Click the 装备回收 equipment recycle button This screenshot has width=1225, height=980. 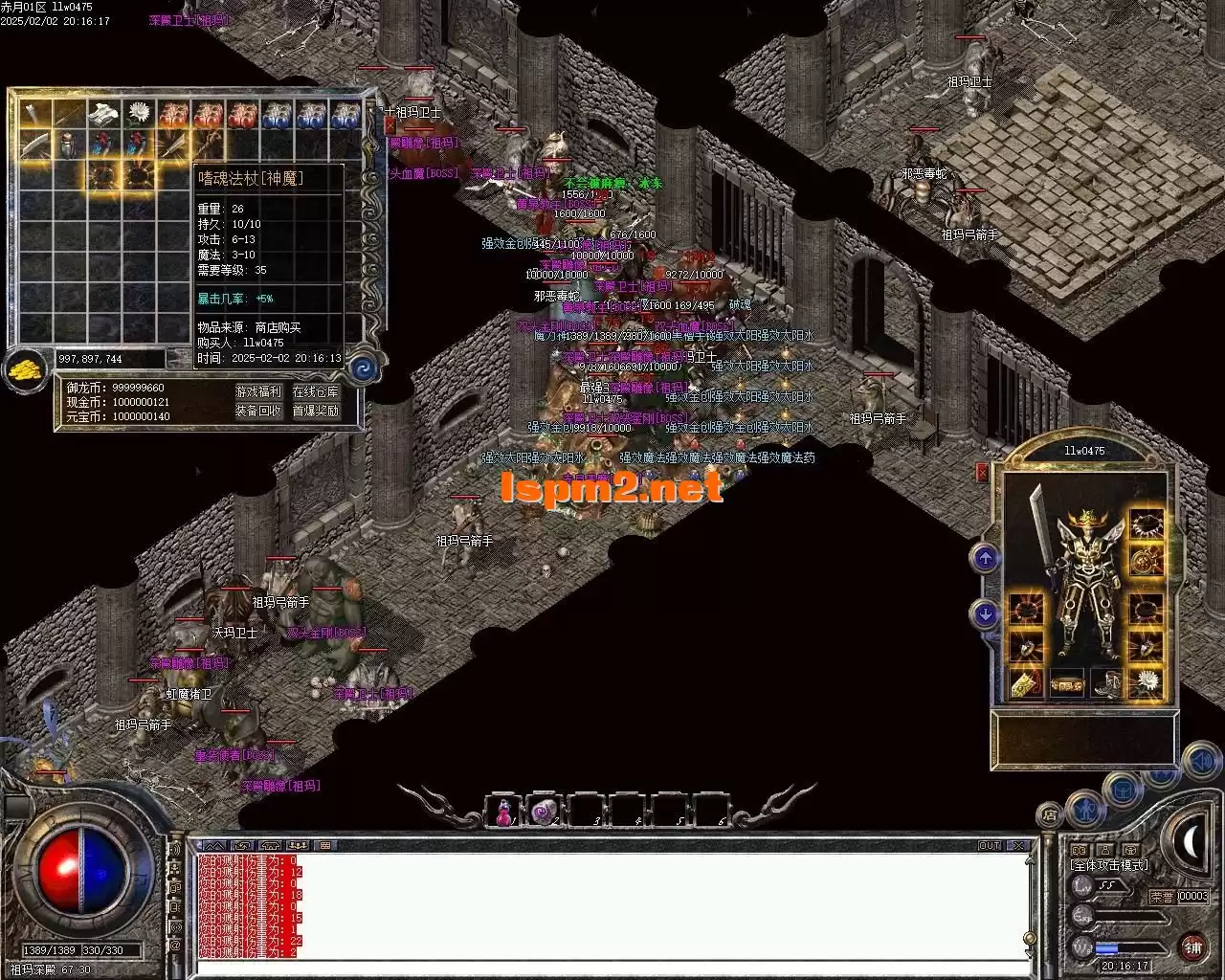258,411
